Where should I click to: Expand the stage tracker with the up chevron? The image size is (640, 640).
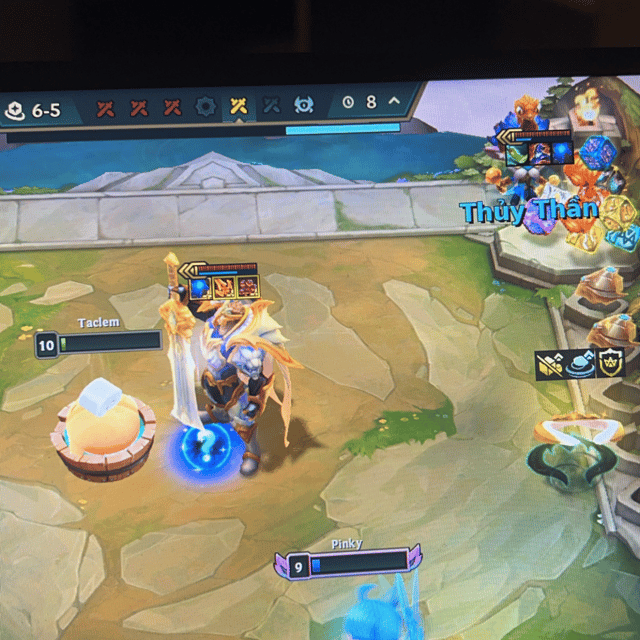click(394, 101)
